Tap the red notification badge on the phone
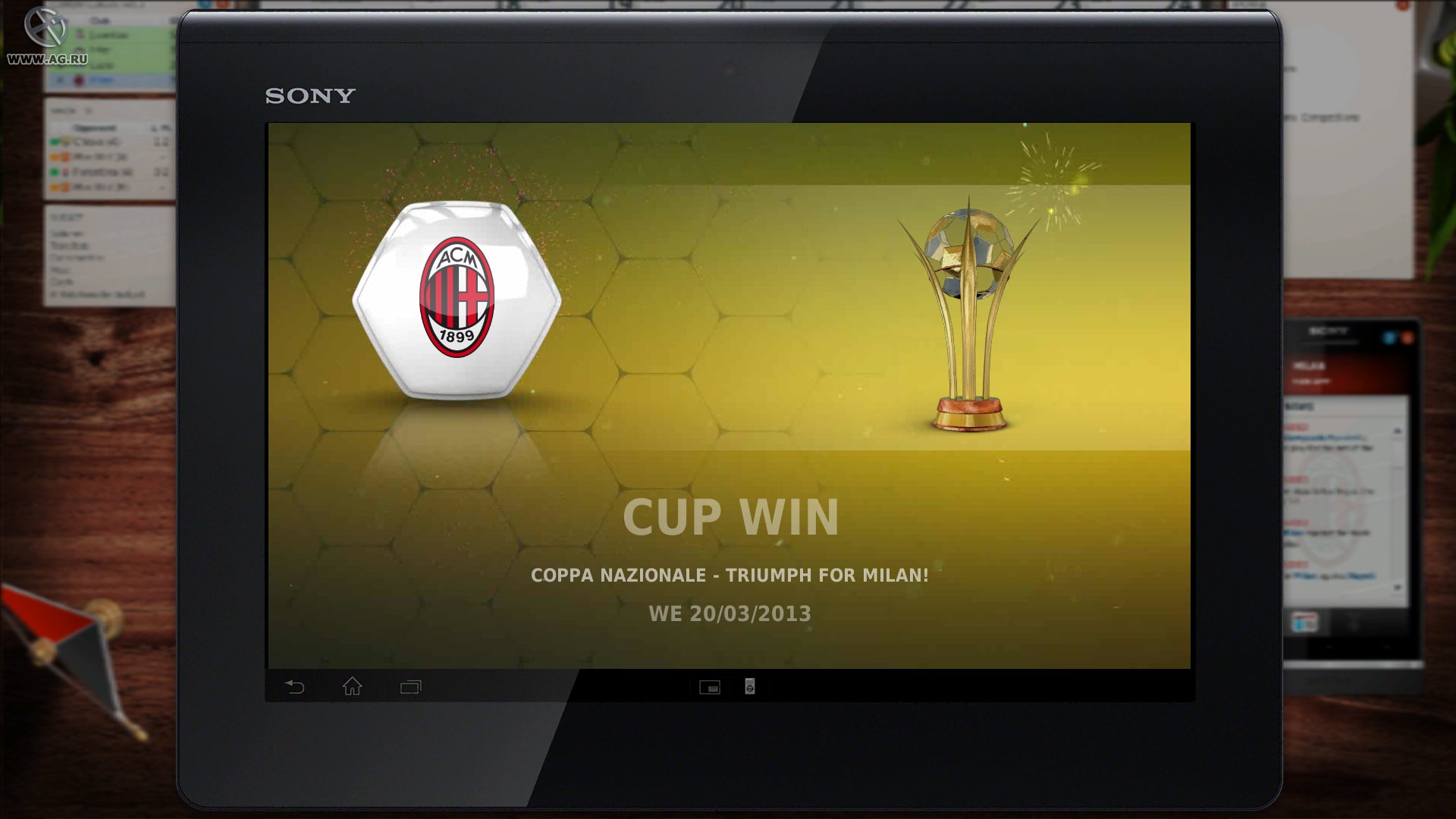The width and height of the screenshot is (1456, 819). point(1408,337)
